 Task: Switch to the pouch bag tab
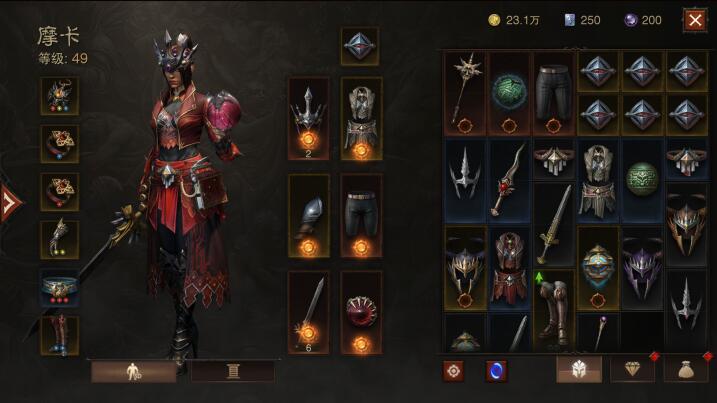point(686,369)
